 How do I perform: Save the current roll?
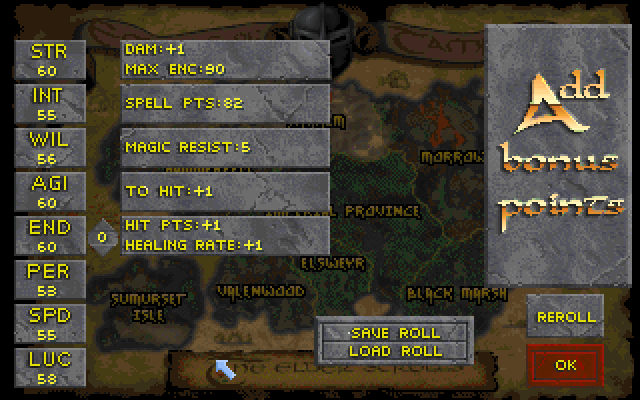(x=395, y=333)
